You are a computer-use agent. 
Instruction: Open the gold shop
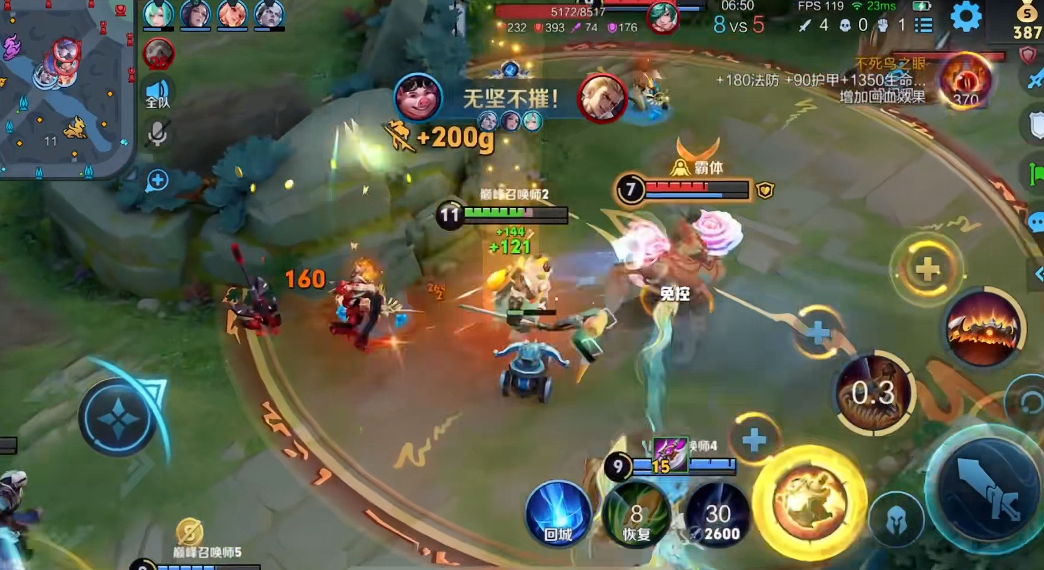[1027, 19]
